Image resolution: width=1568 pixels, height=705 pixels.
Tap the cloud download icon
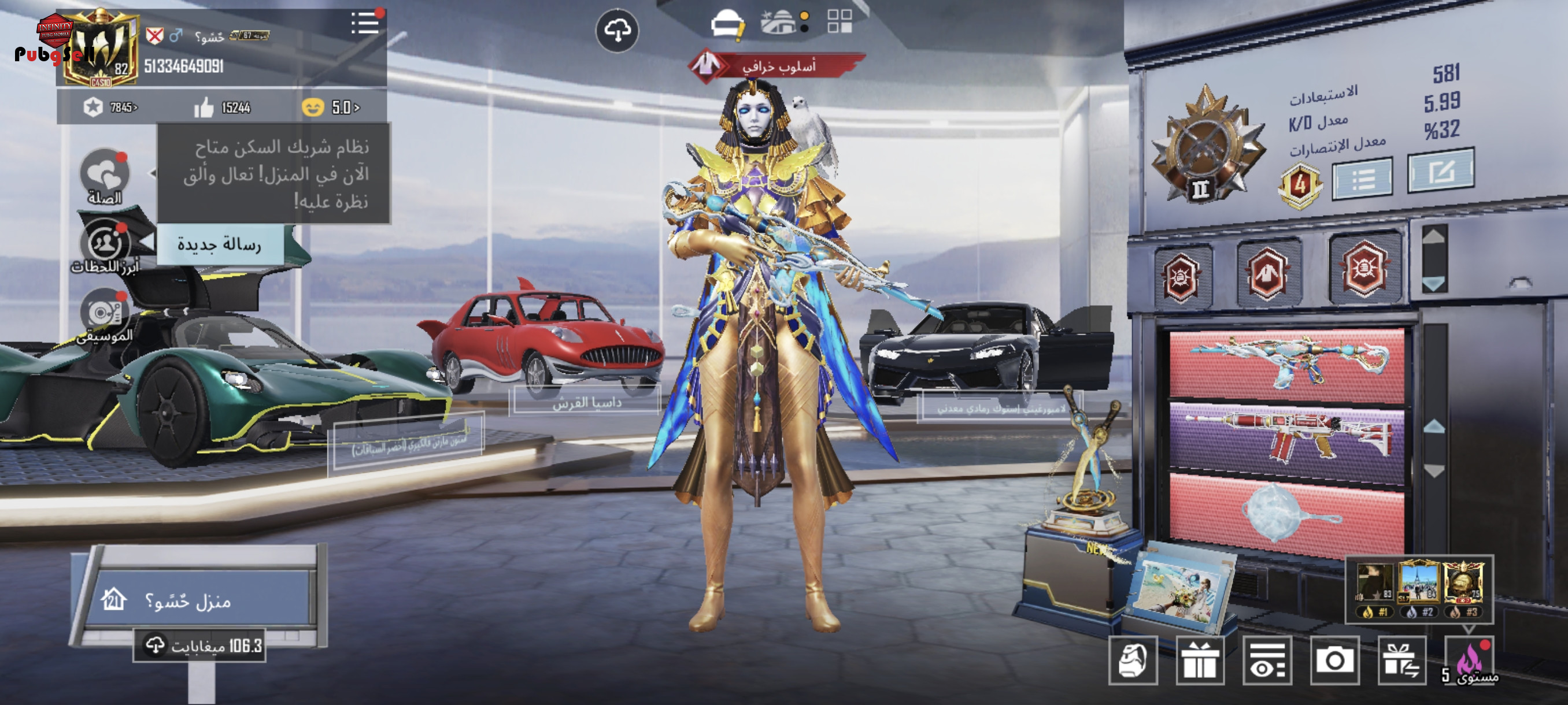click(x=617, y=31)
